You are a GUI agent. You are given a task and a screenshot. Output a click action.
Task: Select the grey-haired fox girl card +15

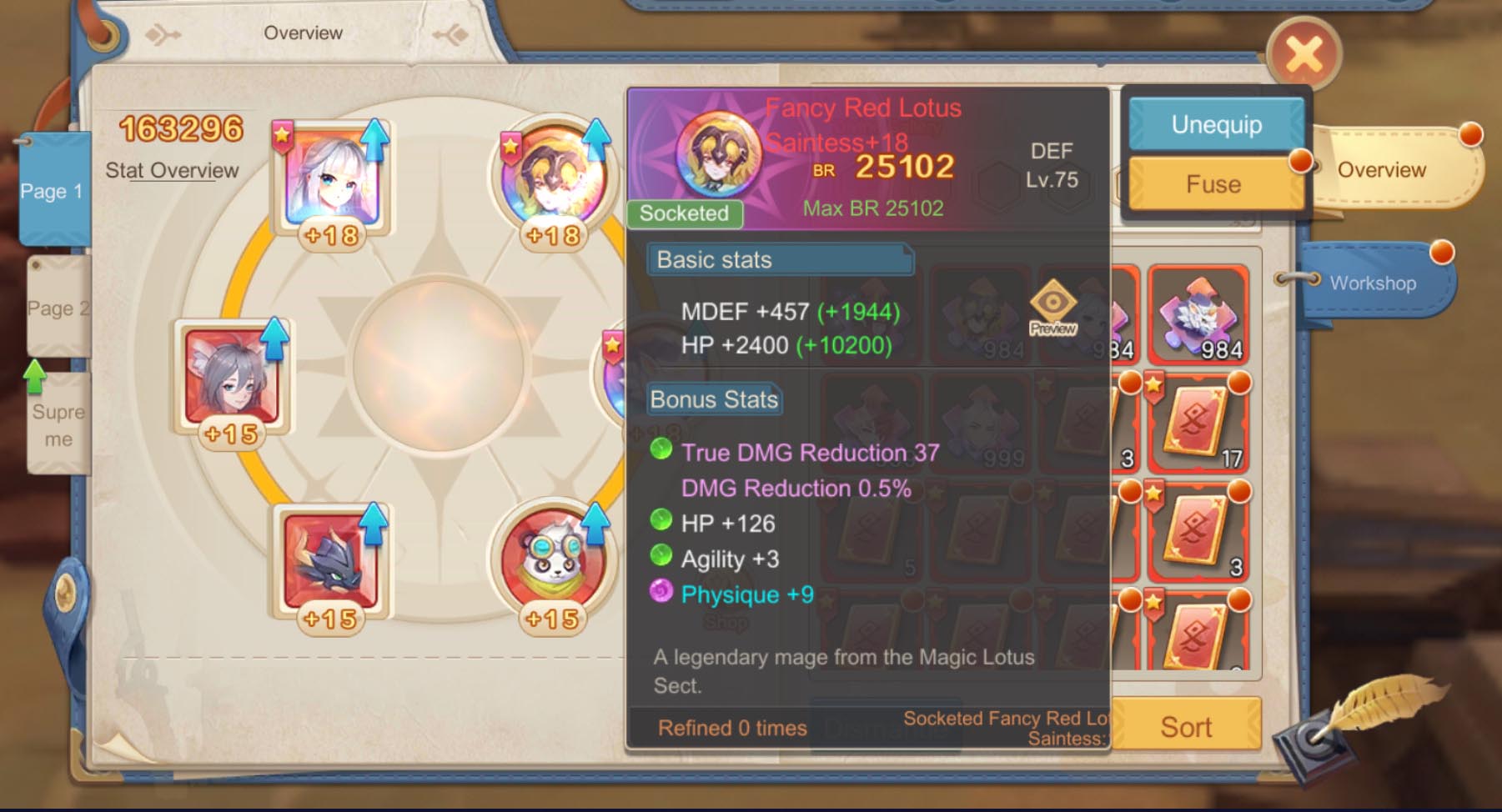(232, 379)
